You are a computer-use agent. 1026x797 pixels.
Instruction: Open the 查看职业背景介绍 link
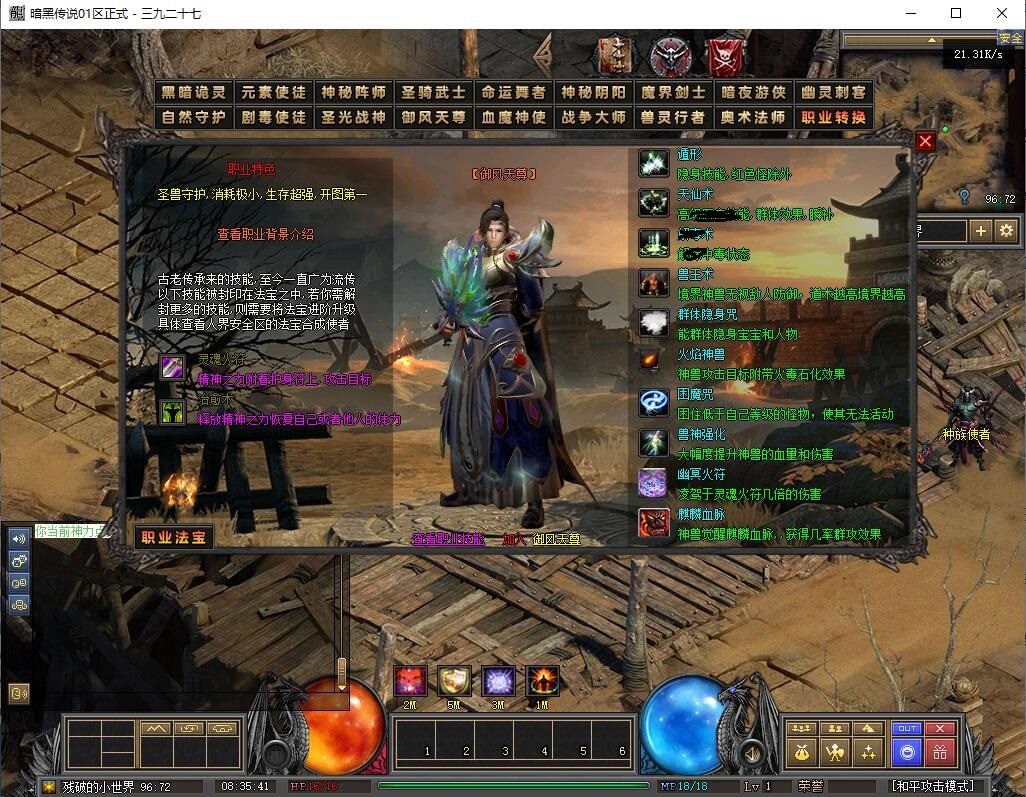tap(266, 234)
